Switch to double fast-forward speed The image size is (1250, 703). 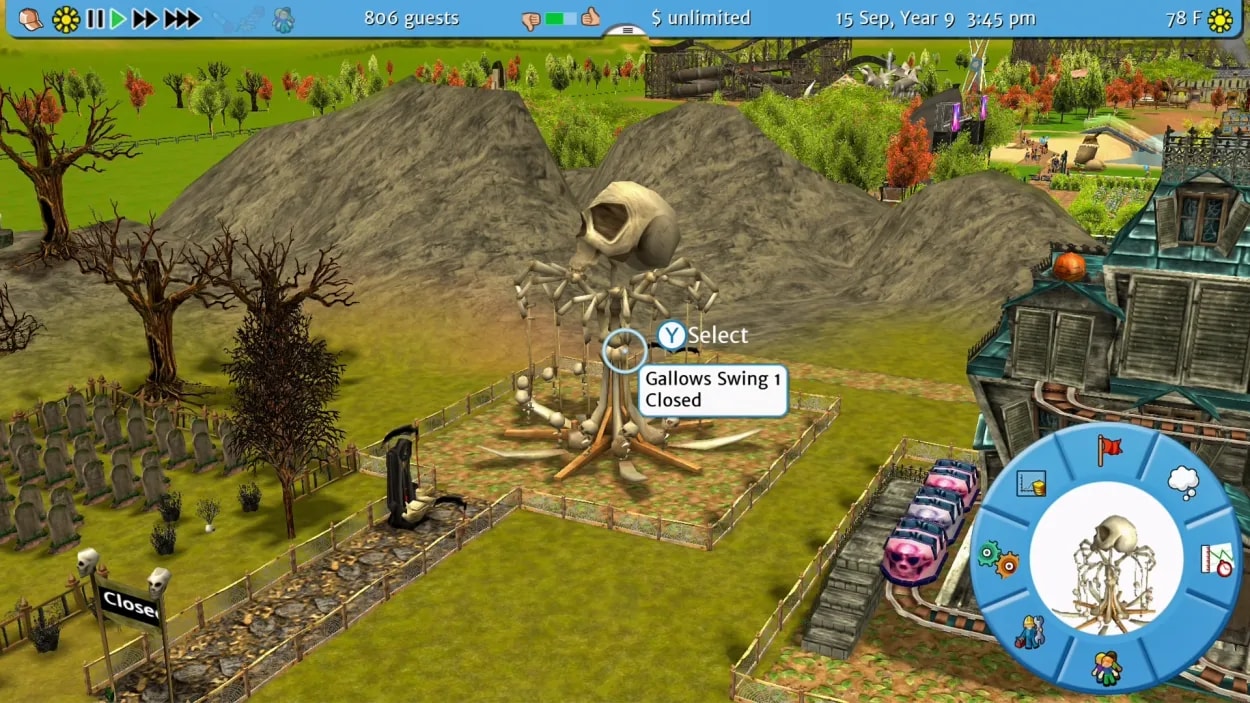(x=146, y=18)
